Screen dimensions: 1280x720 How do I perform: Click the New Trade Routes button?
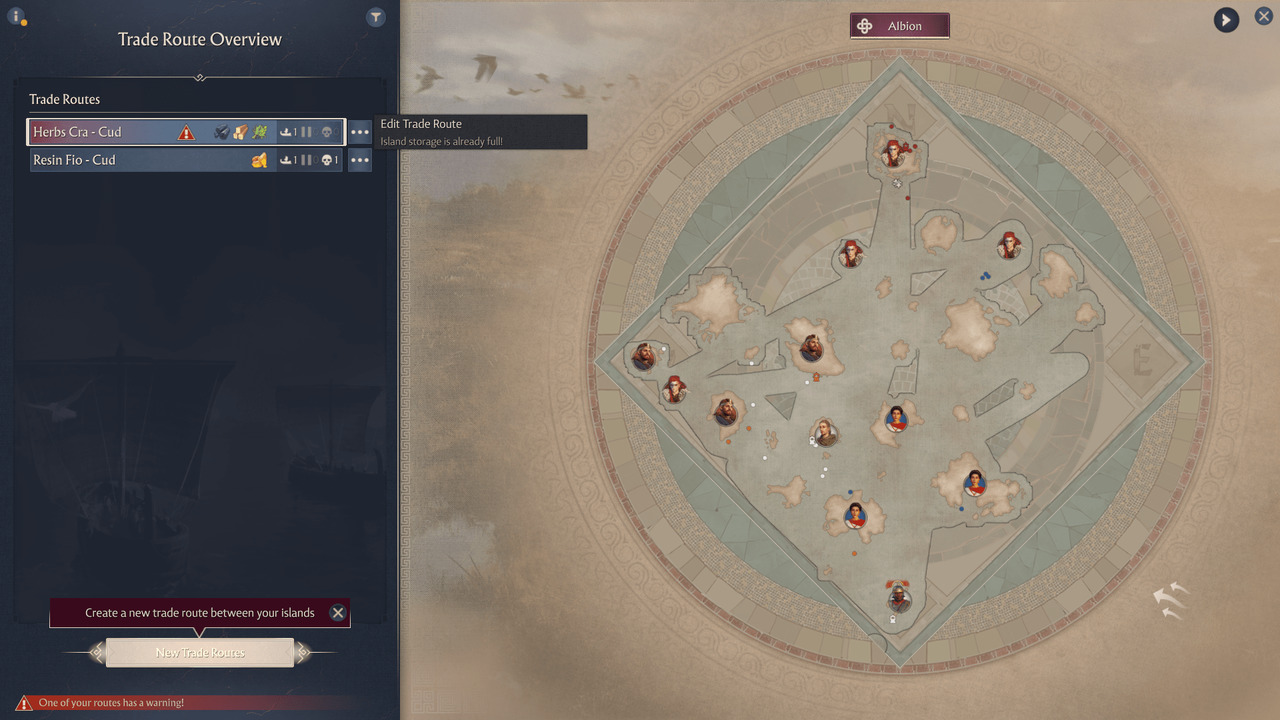coord(200,653)
